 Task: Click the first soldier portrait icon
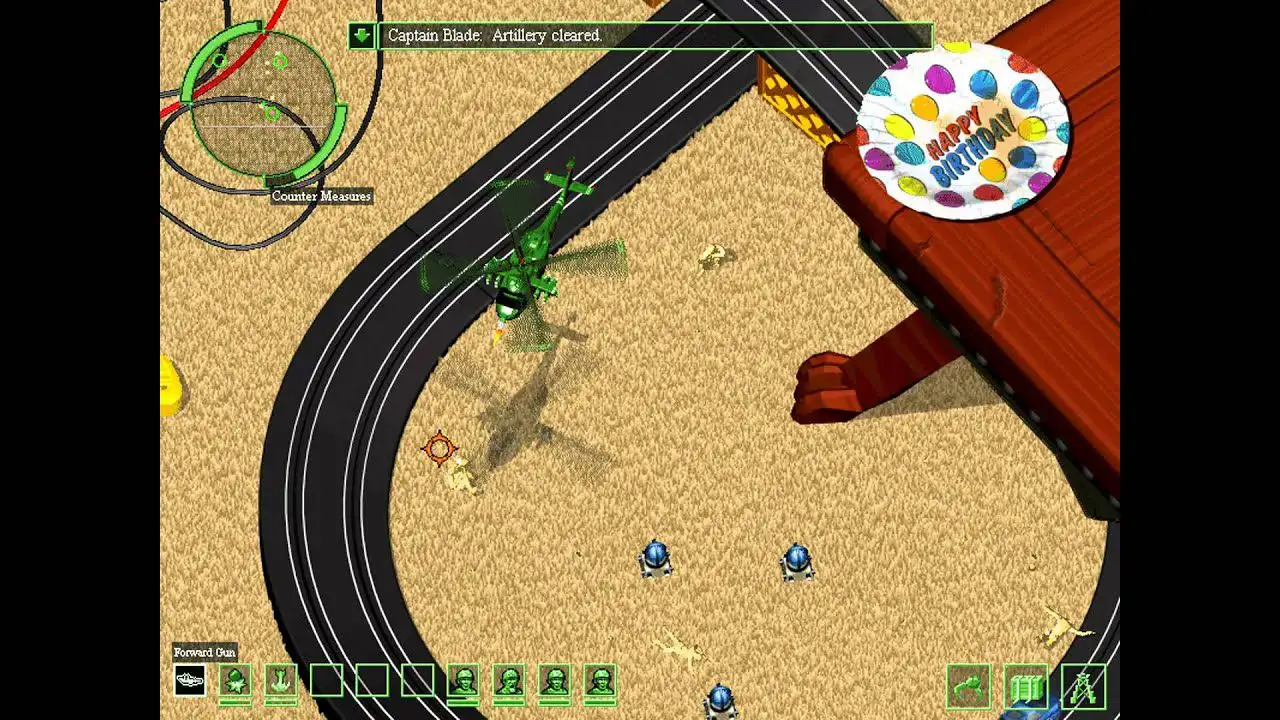click(x=462, y=683)
